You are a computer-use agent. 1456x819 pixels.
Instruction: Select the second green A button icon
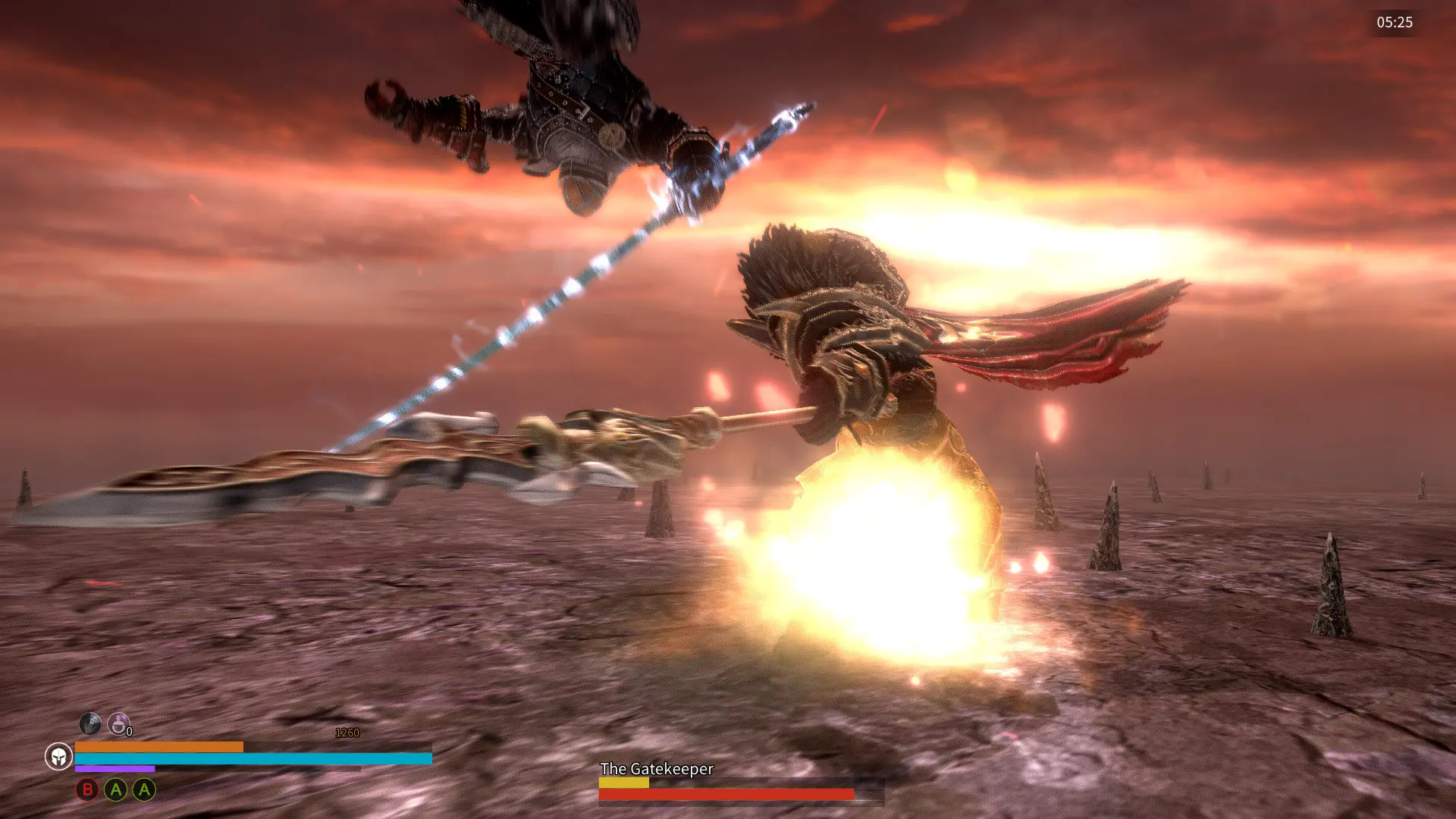(x=143, y=790)
